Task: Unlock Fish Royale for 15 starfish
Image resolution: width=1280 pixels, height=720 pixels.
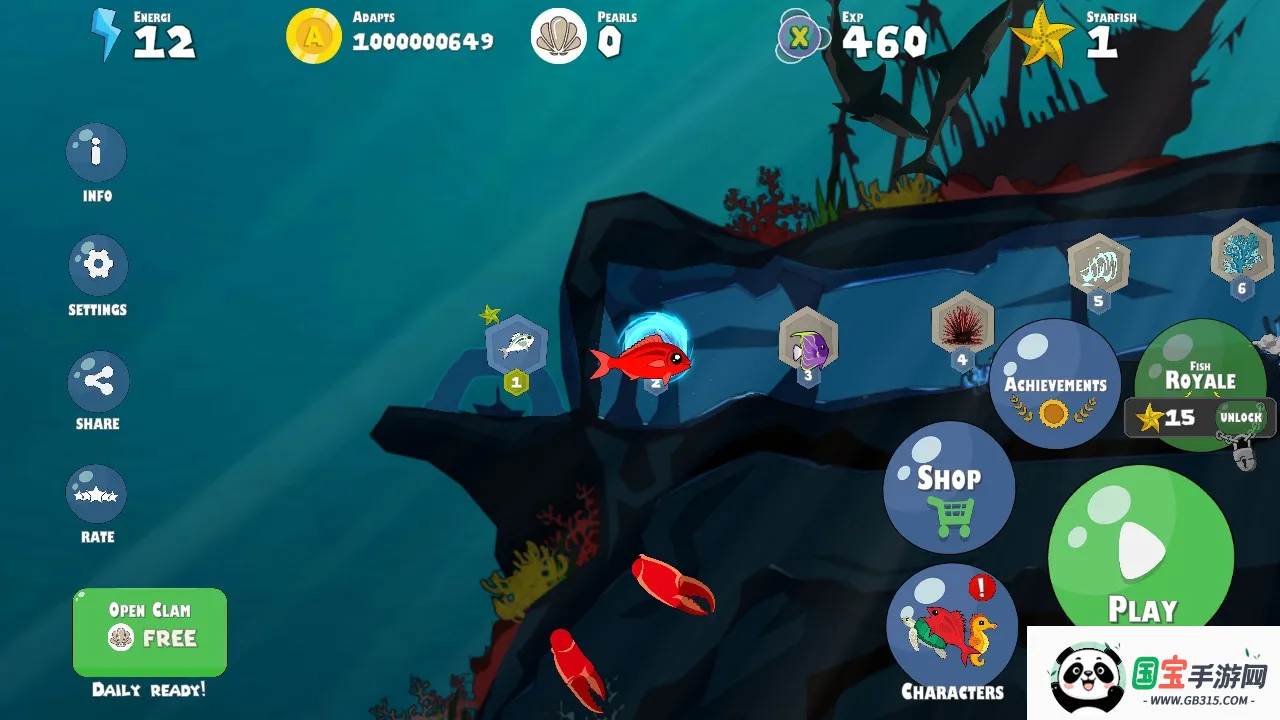Action: coord(1200,417)
